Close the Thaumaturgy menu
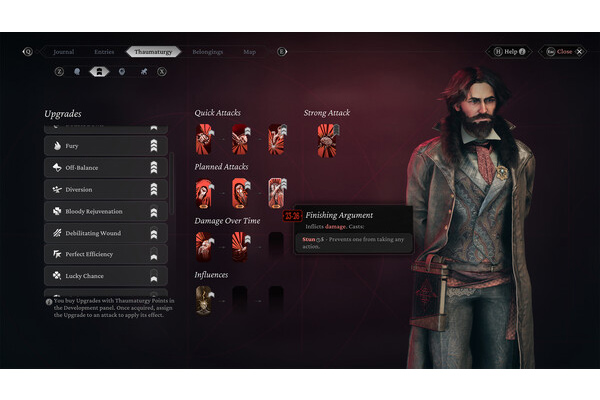The height and width of the screenshot is (400, 600). pos(562,51)
